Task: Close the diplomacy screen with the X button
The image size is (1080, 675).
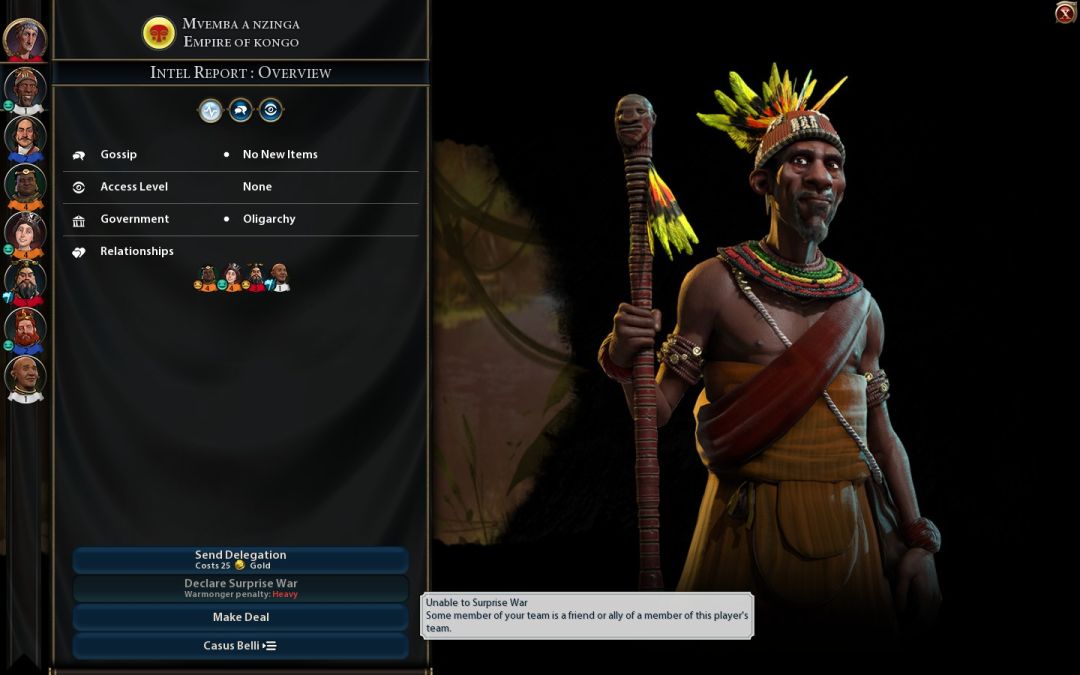Action: coord(1065,13)
